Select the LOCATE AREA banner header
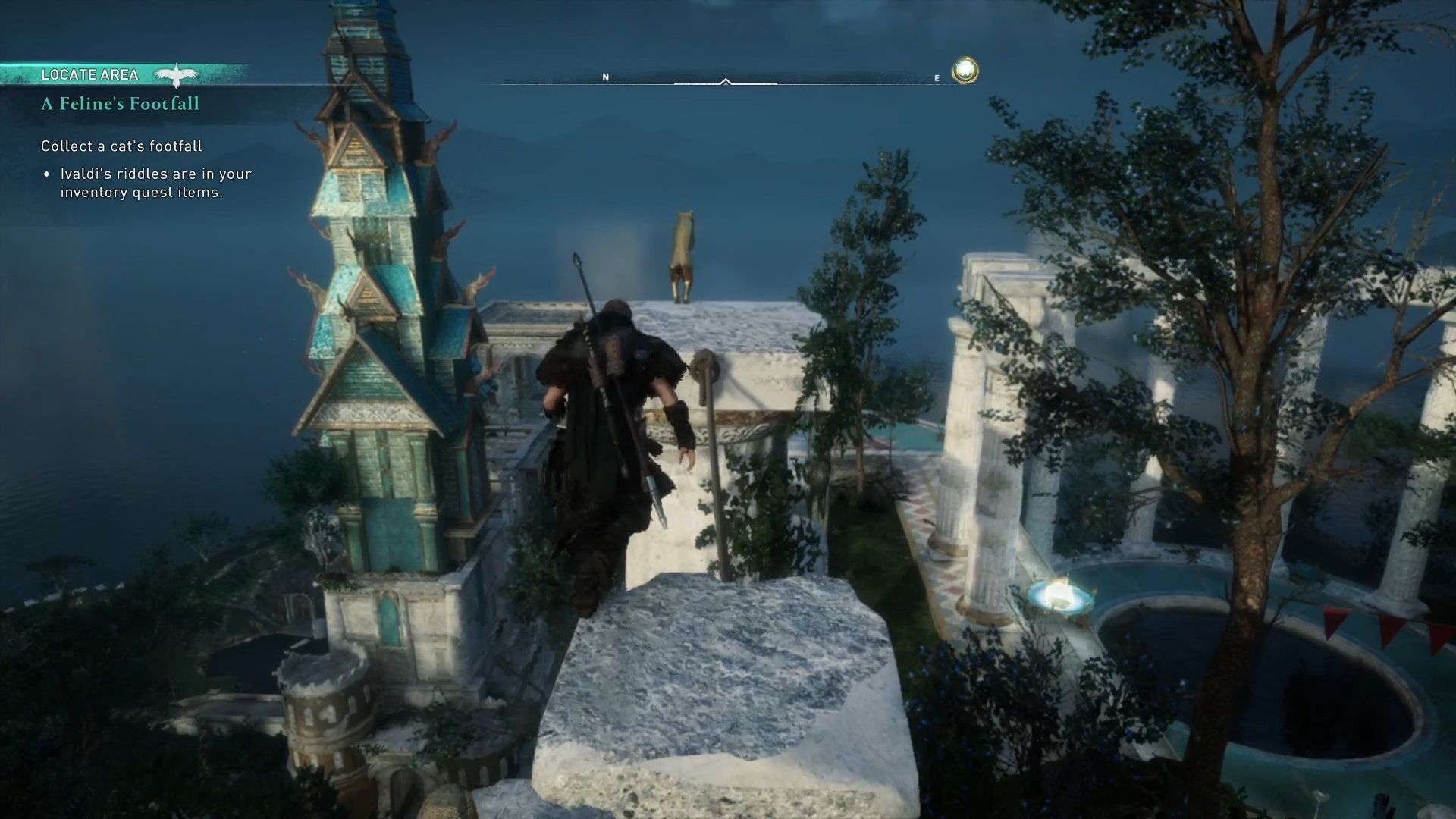 tap(91, 74)
